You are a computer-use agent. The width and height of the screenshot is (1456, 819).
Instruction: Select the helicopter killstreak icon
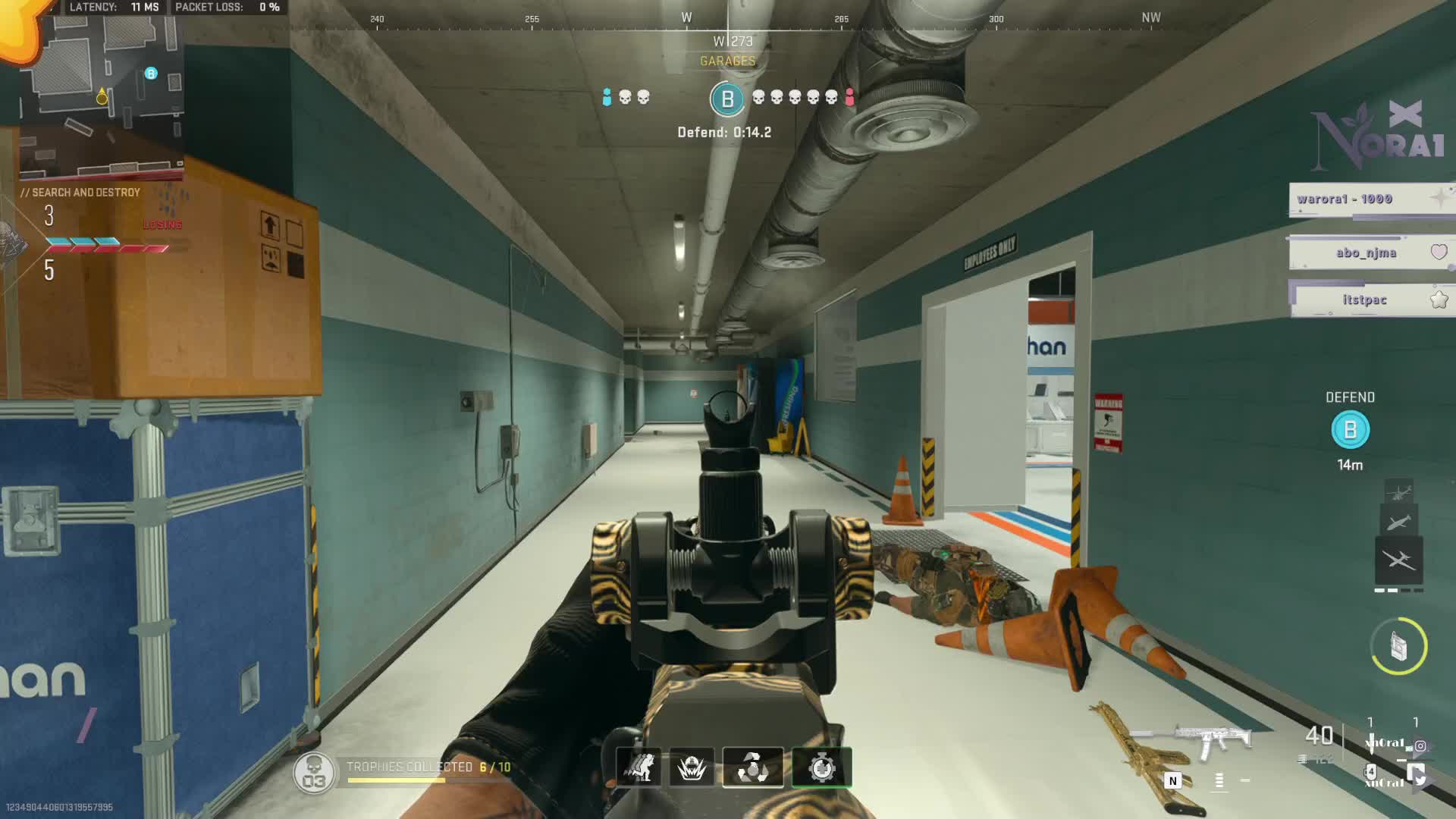pos(1398,491)
